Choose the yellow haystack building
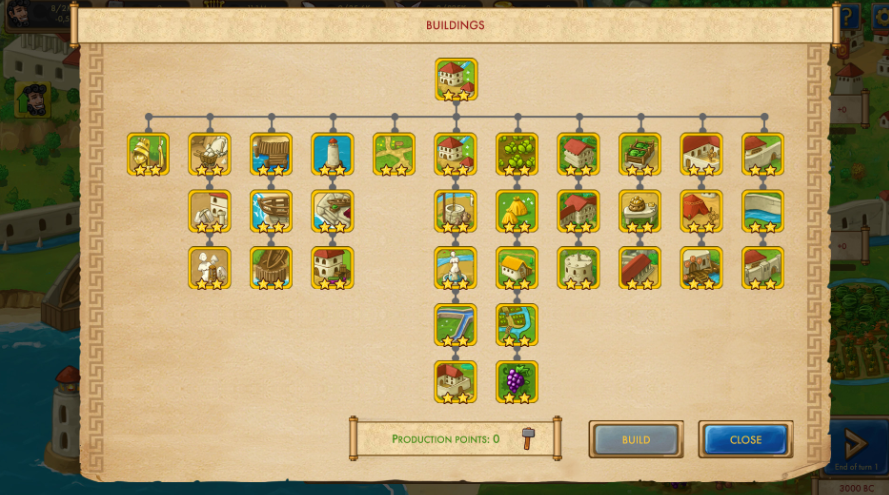The width and height of the screenshot is (889, 495). [x=517, y=211]
